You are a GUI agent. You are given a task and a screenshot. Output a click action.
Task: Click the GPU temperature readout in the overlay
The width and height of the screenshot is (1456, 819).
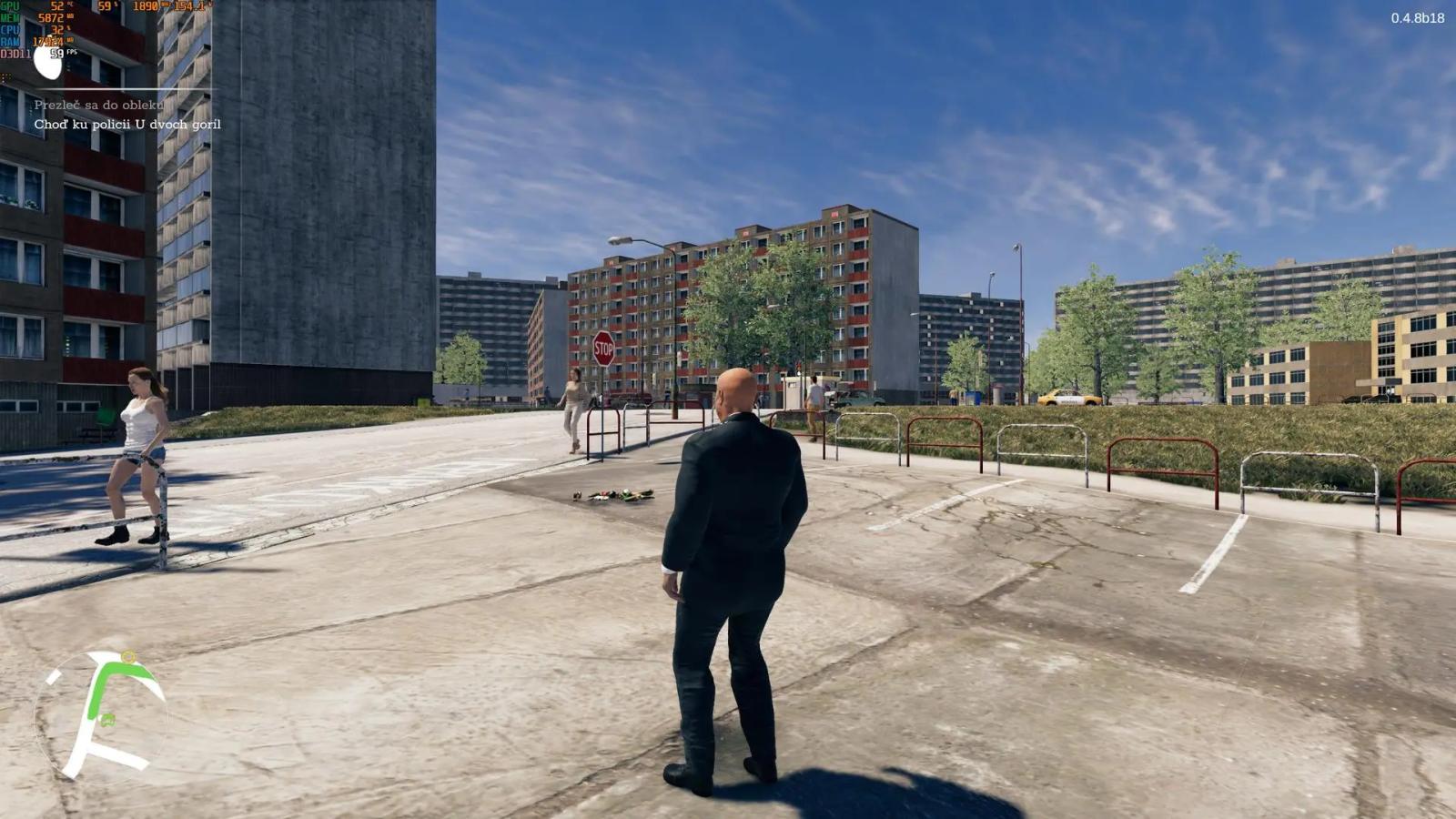tap(56, 5)
